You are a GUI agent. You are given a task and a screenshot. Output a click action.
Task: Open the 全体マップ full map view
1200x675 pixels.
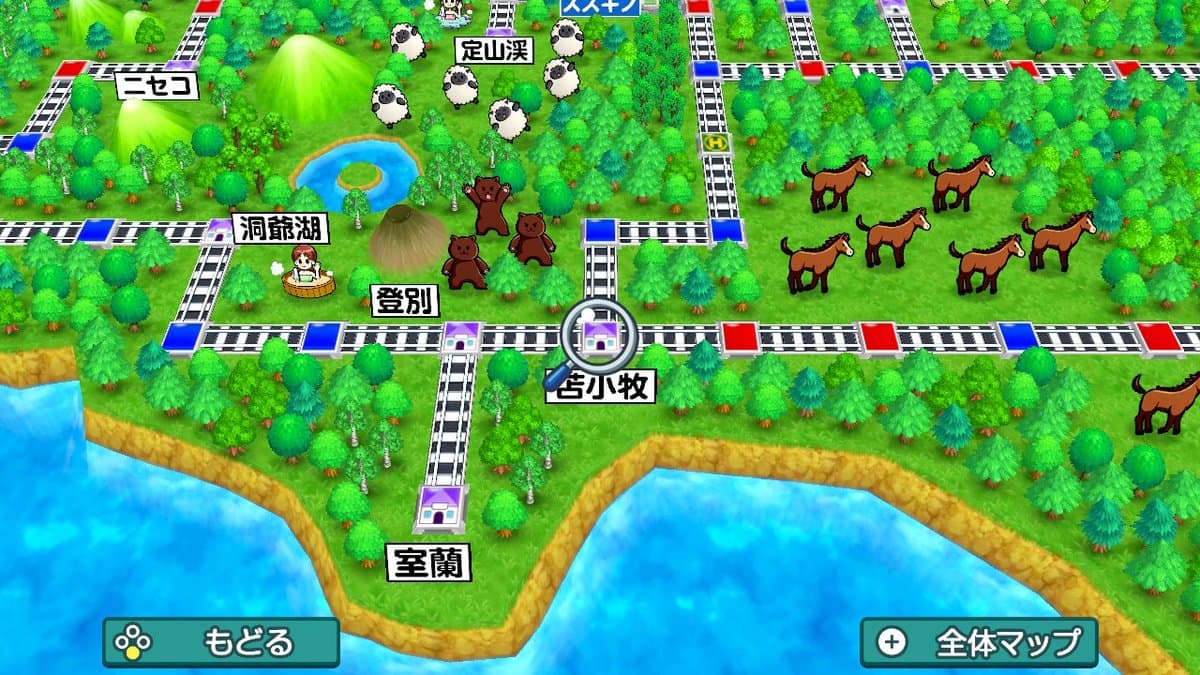point(979,641)
